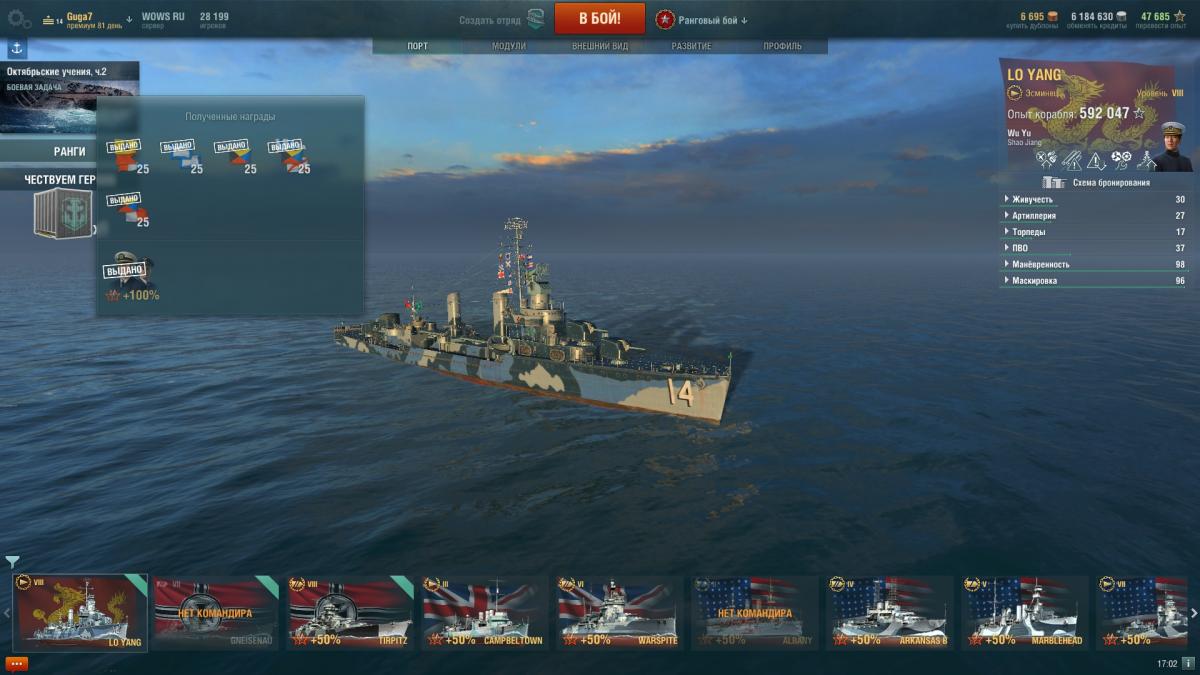This screenshot has height=675, width=1200.
Task: Select the ПОРТ tab
Action: click(418, 46)
